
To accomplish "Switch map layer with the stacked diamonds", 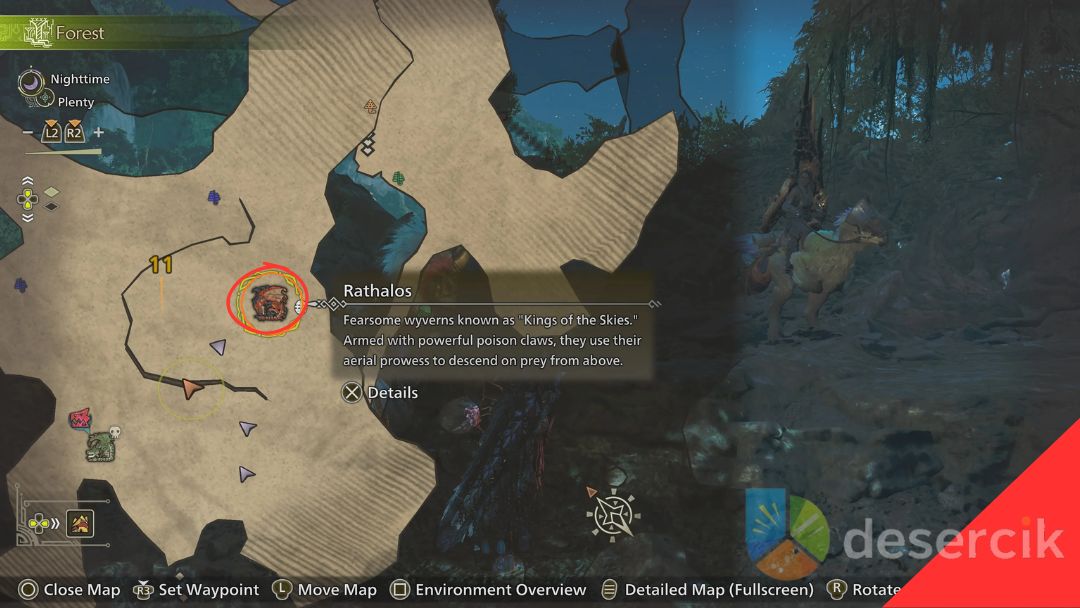I will 51,198.
